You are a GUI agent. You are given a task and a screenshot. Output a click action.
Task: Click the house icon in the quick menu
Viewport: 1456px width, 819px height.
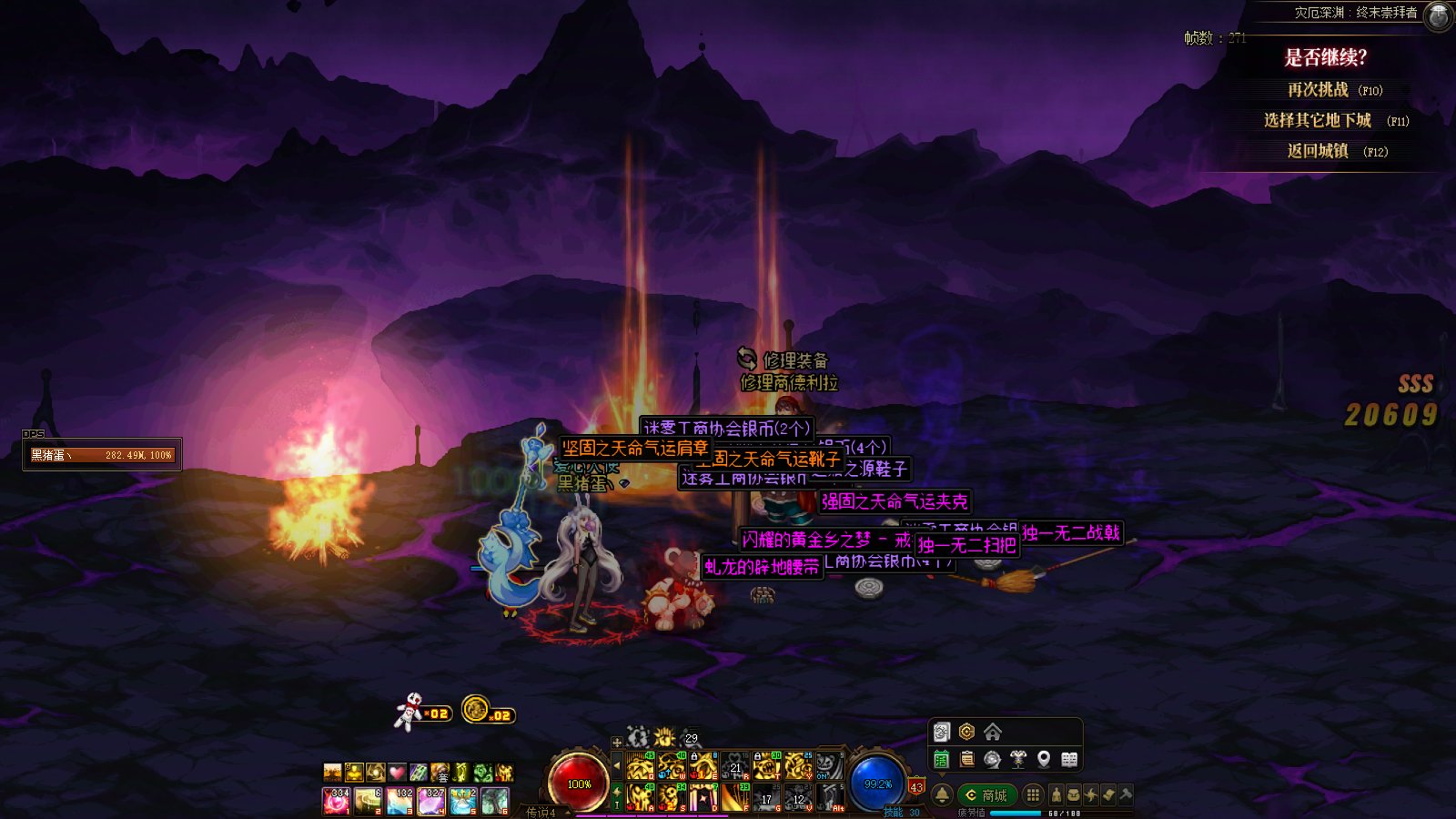(993, 732)
